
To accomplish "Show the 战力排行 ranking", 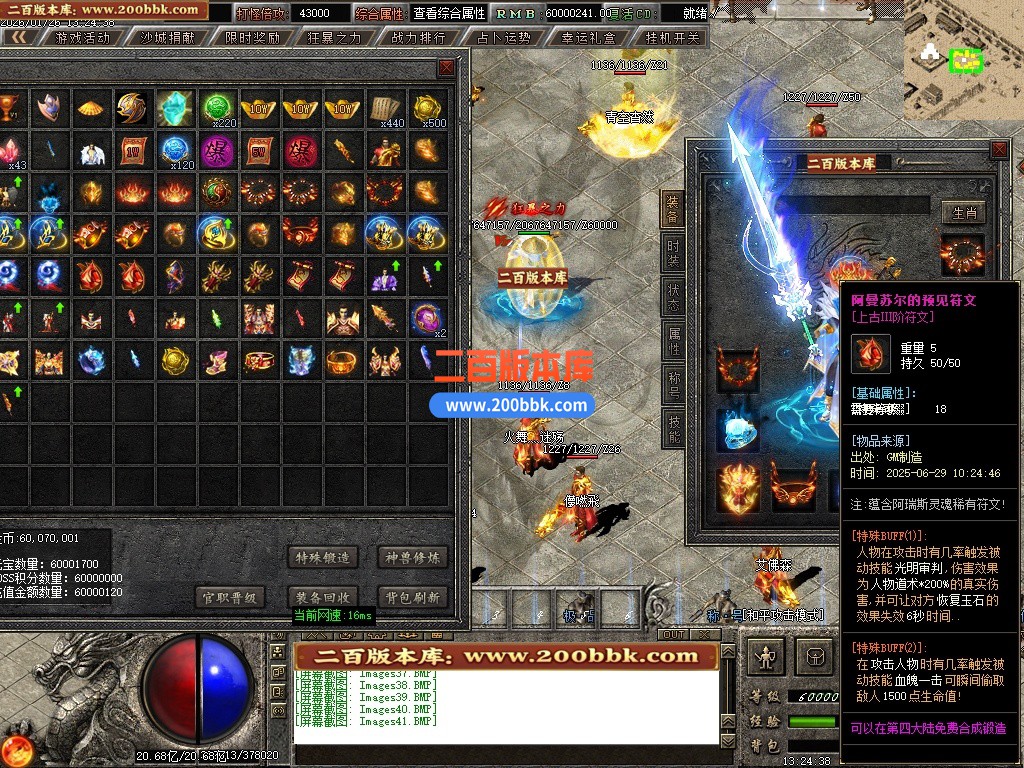I will tap(419, 38).
